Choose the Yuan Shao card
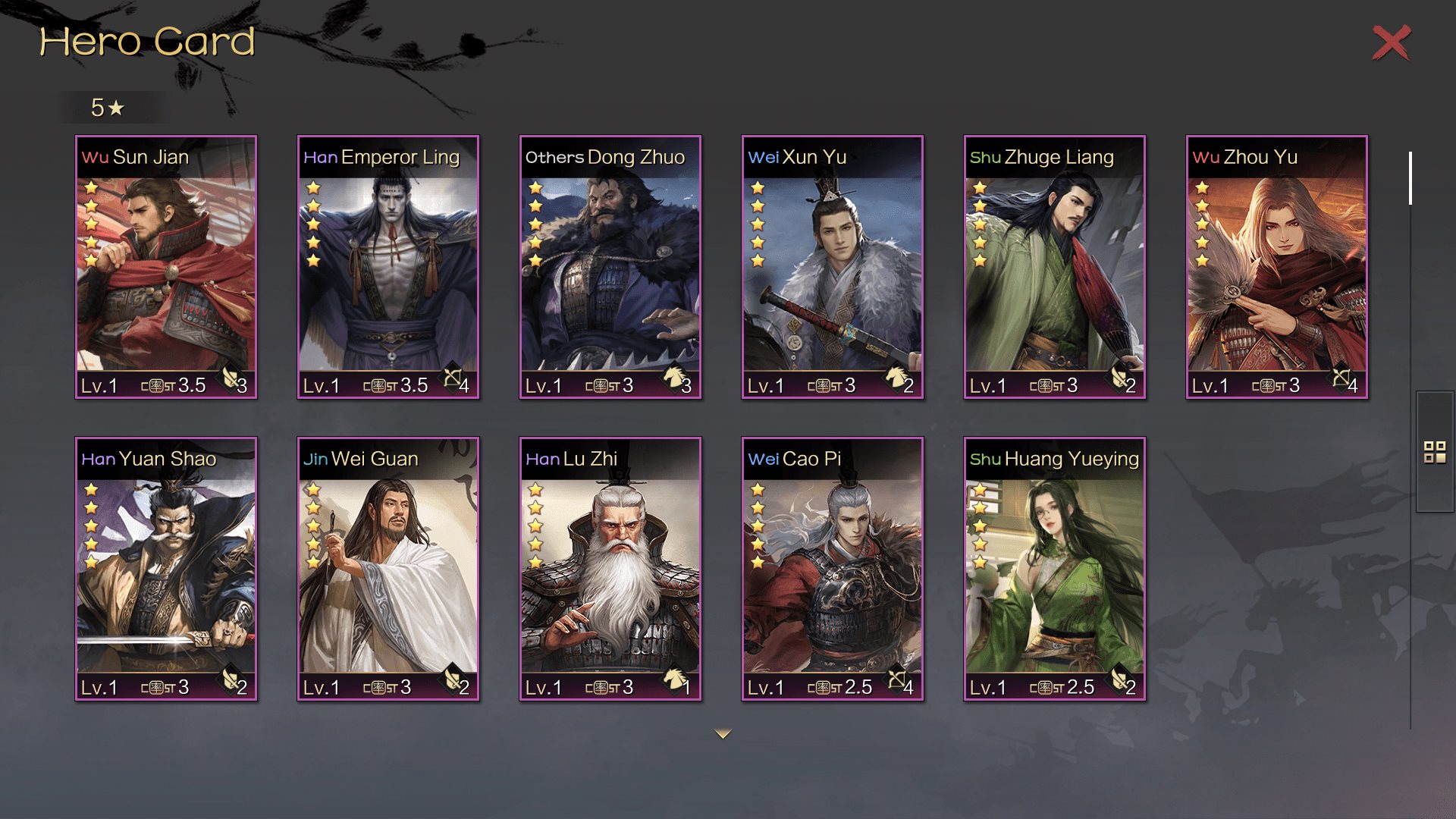Viewport: 1456px width, 819px height. coord(166,569)
